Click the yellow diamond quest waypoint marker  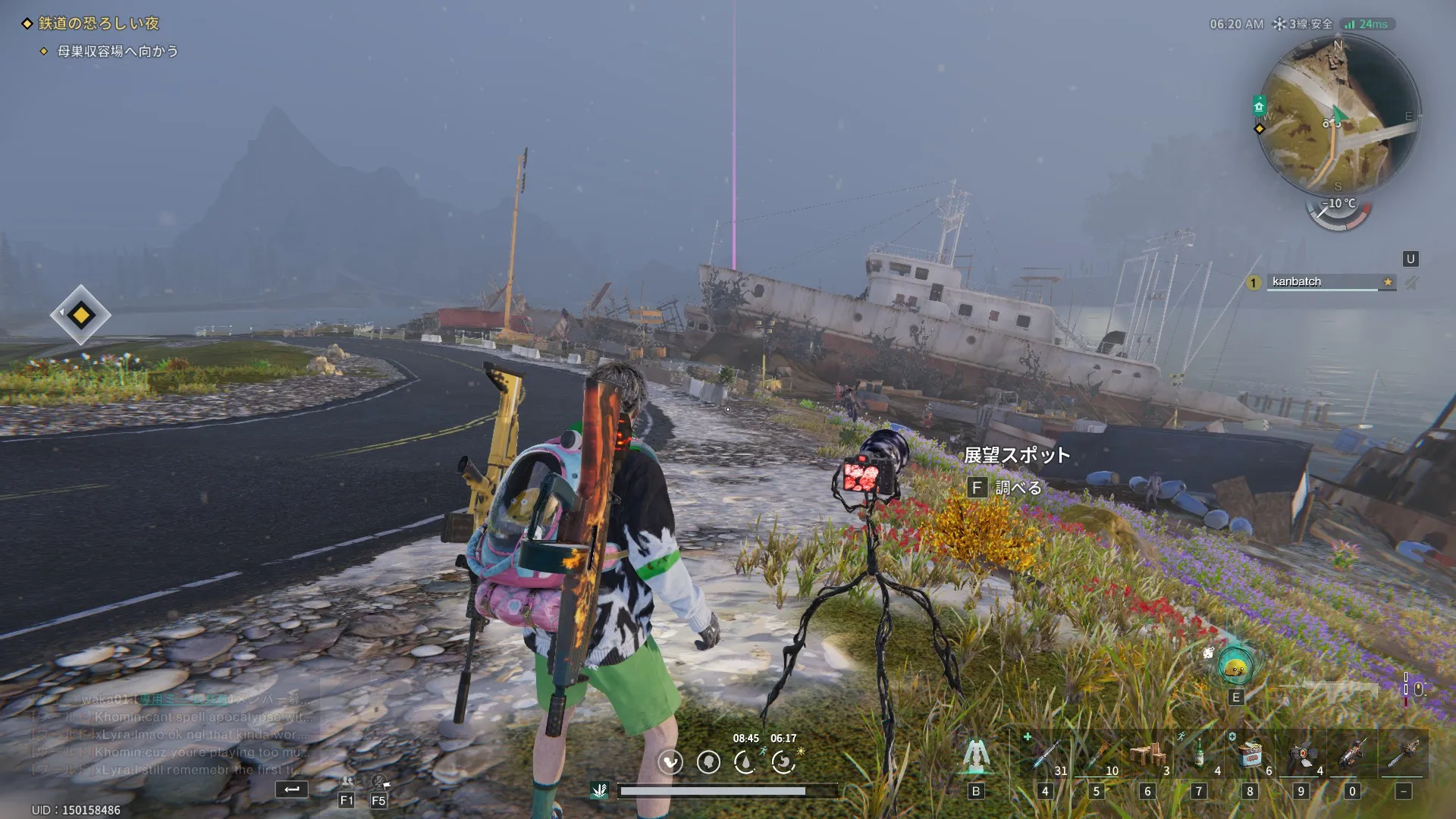pos(80,315)
